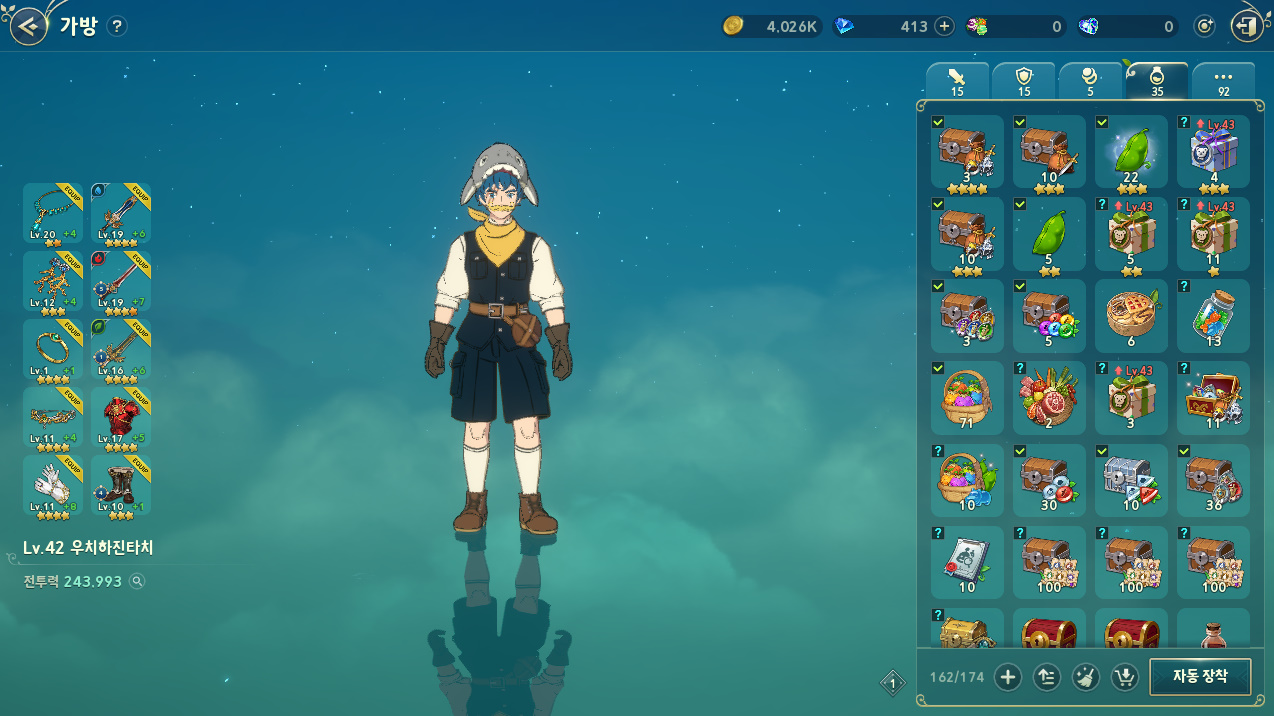This screenshot has height=716, width=1274.
Task: Add more diamonds with plus button
Action: [944, 27]
